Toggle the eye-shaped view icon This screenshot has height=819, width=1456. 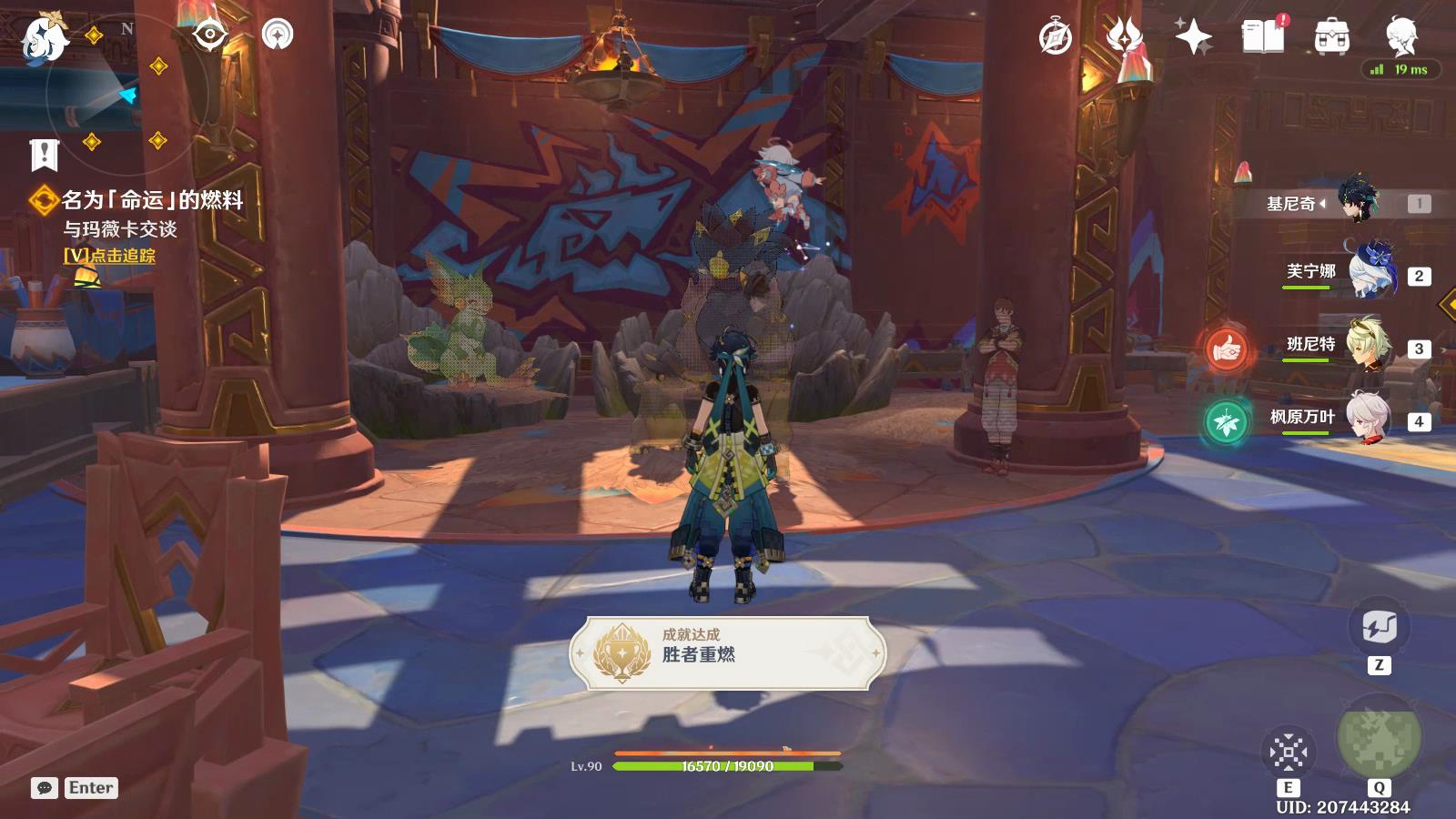(x=210, y=35)
